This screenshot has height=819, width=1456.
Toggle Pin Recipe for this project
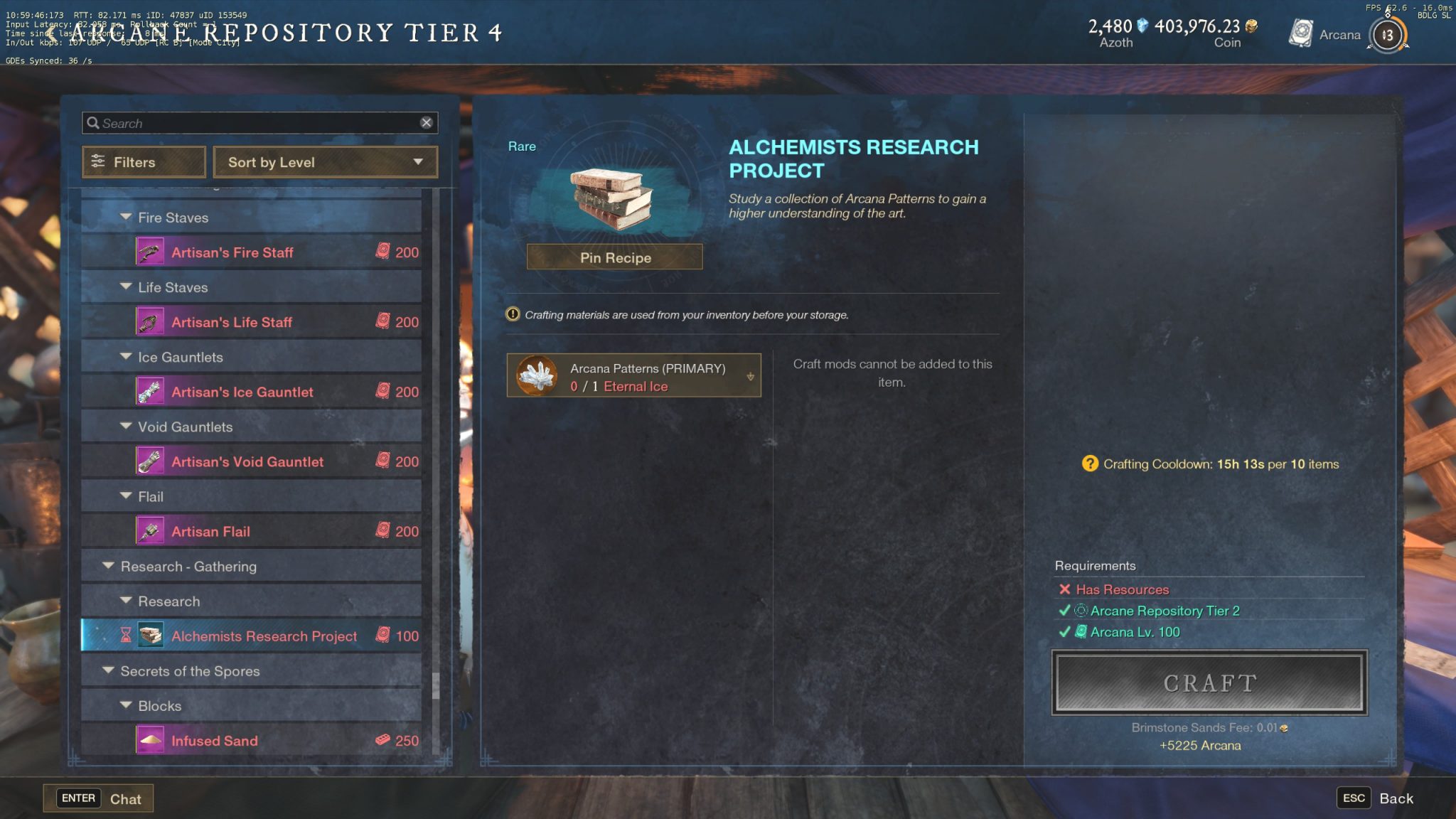click(613, 257)
